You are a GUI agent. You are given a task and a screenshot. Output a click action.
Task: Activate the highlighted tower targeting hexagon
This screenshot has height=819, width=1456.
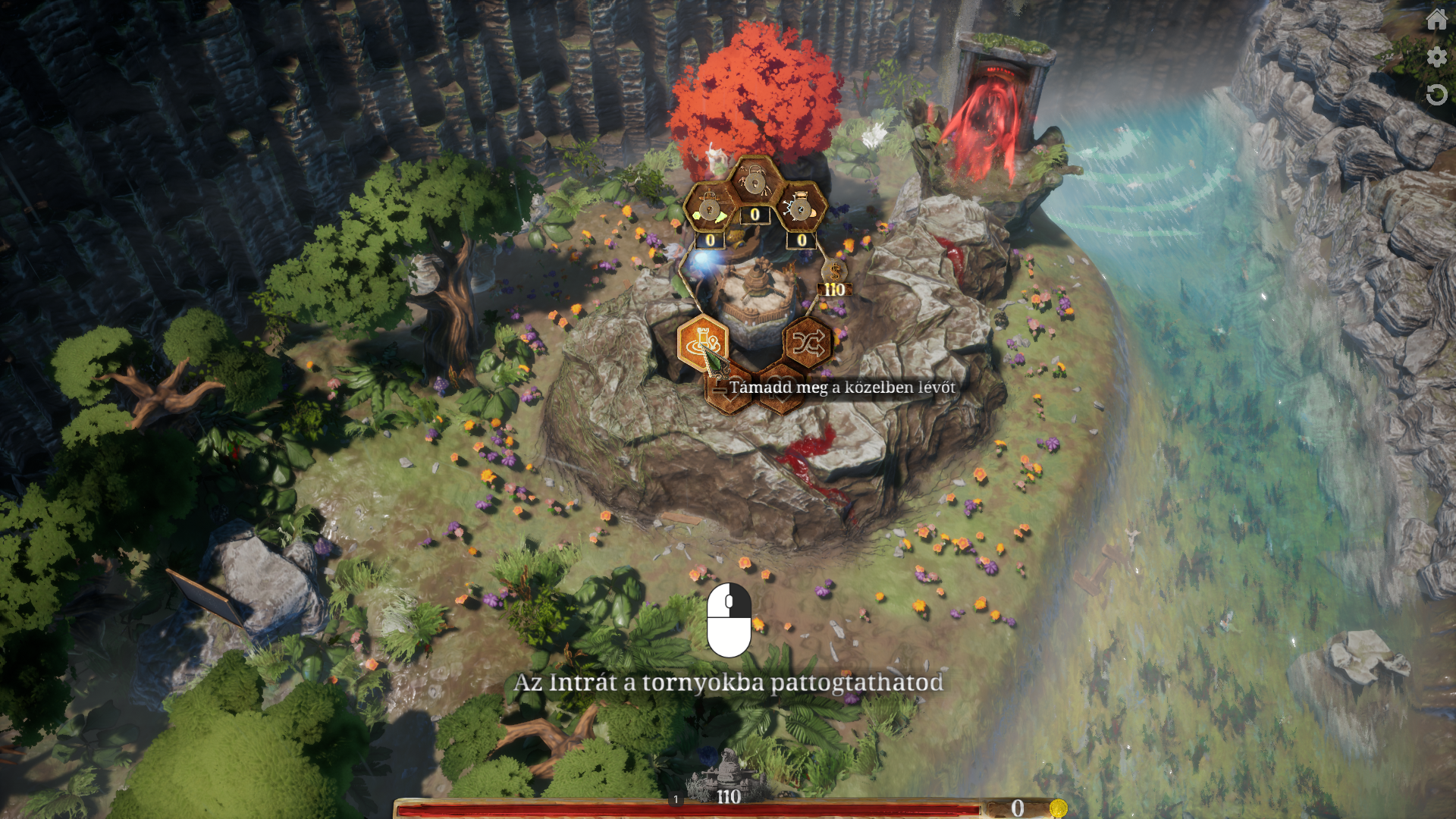click(x=702, y=342)
